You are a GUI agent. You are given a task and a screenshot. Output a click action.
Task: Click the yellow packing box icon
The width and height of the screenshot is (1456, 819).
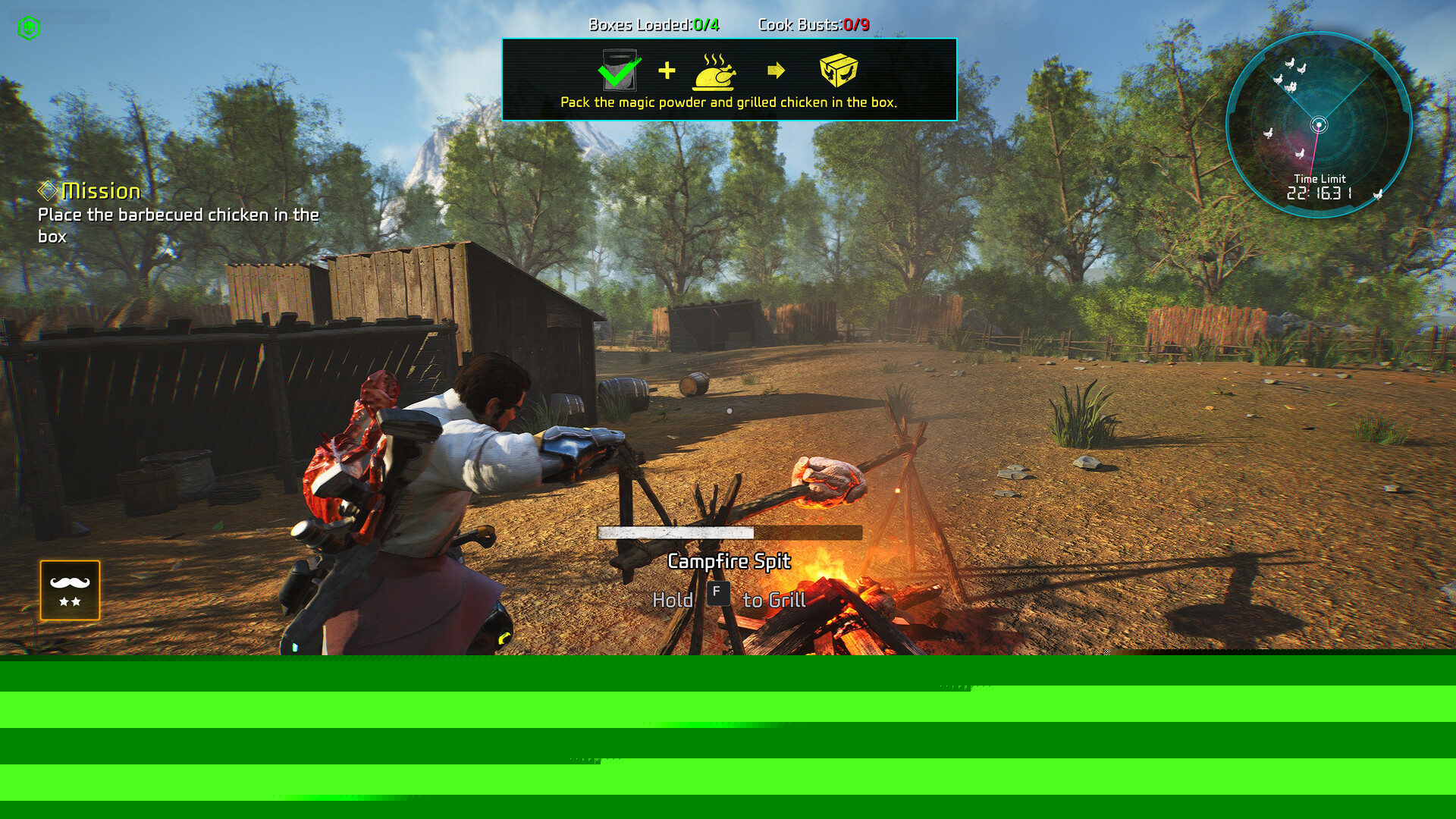tap(838, 71)
